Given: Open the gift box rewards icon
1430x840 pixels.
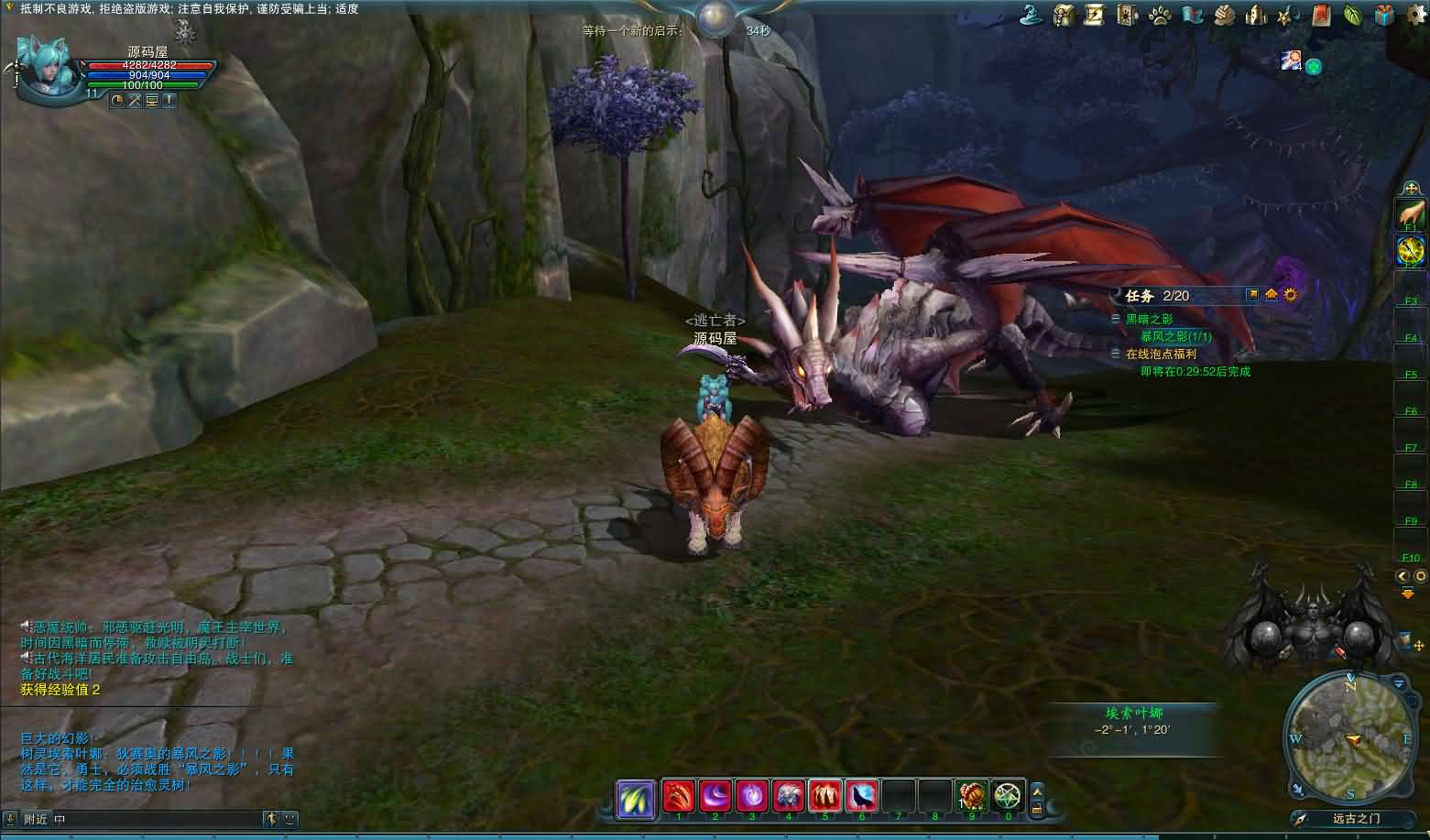Looking at the screenshot, I should click(1383, 15).
